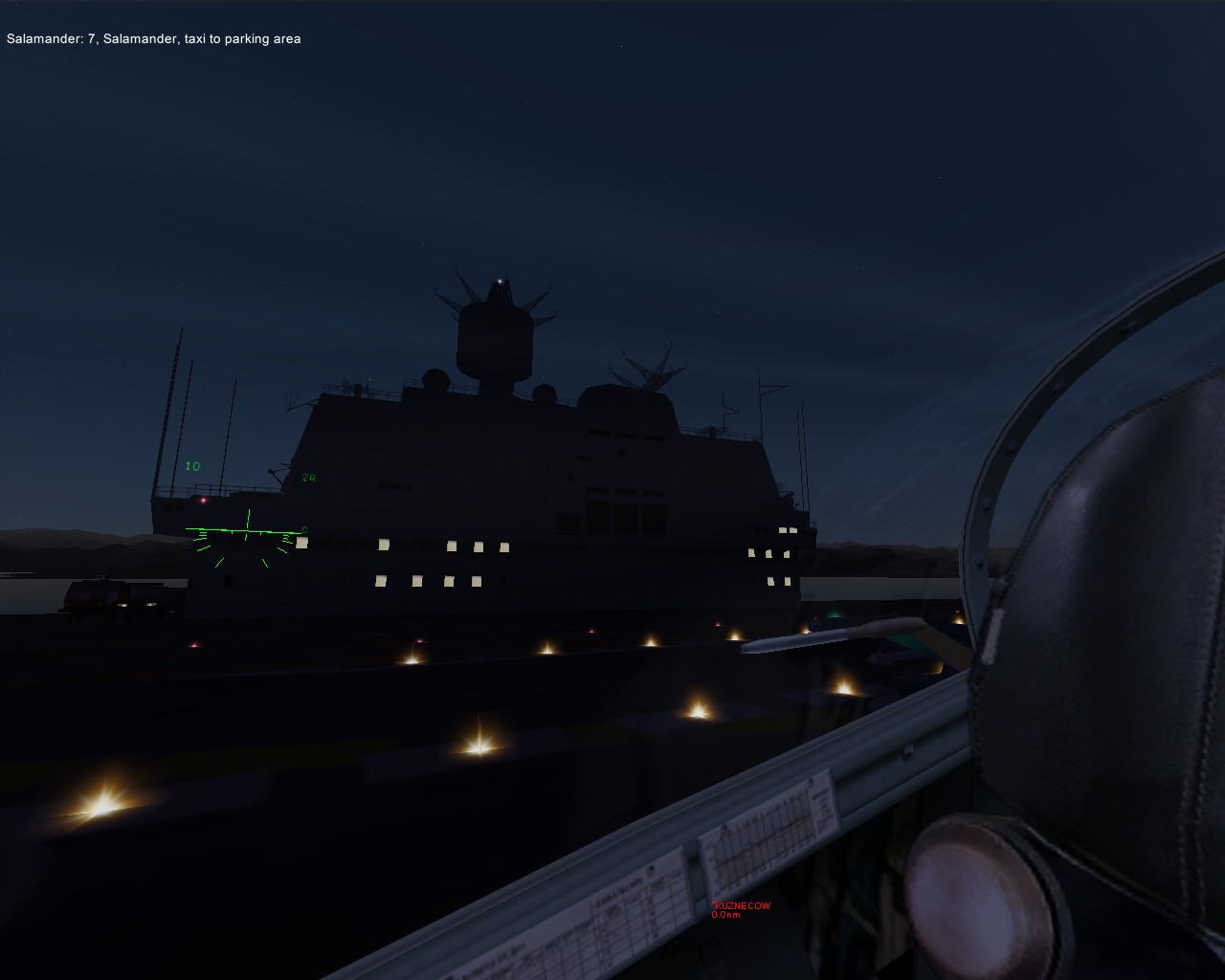
Task: Select the red KUZNECOW ship datalink label
Action: [x=742, y=905]
